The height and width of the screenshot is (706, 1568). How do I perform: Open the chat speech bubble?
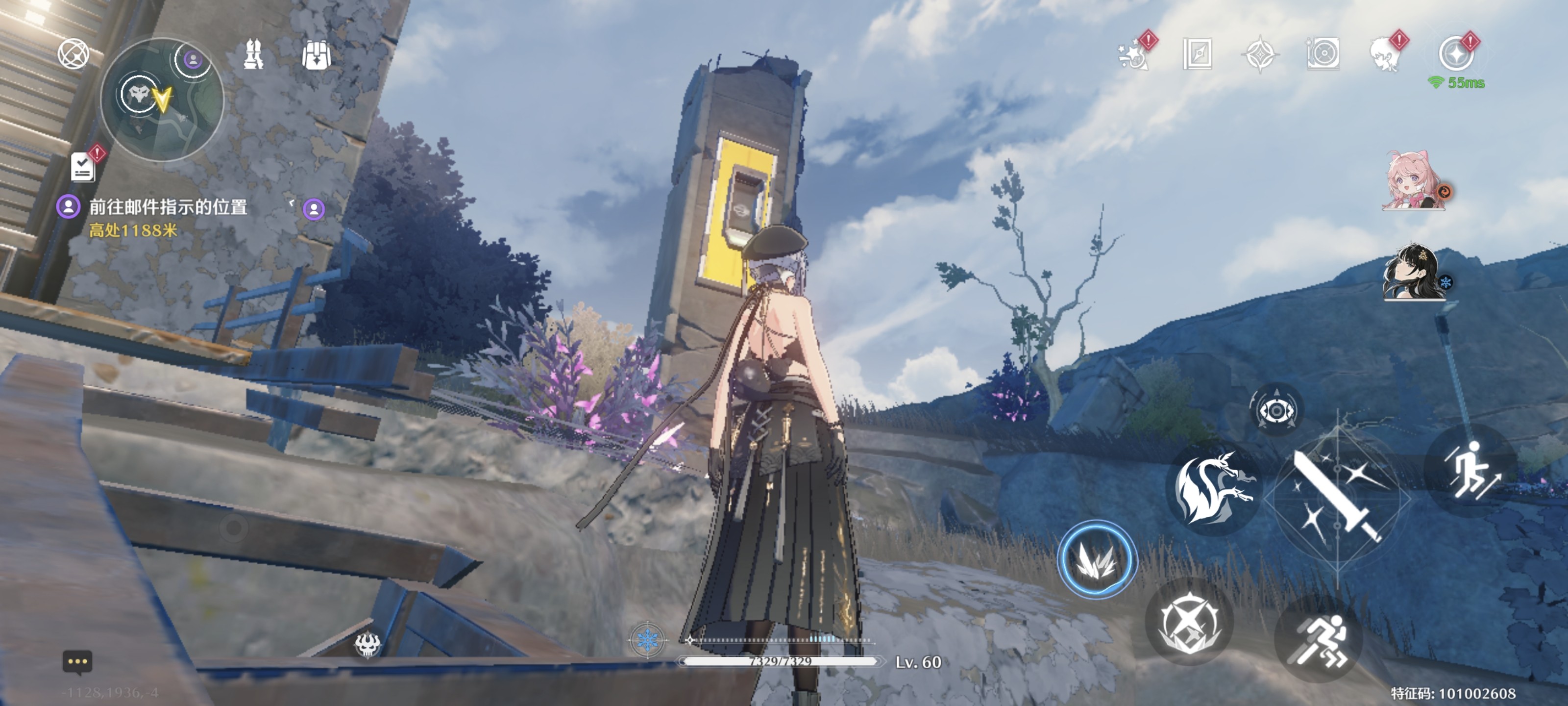[x=77, y=662]
